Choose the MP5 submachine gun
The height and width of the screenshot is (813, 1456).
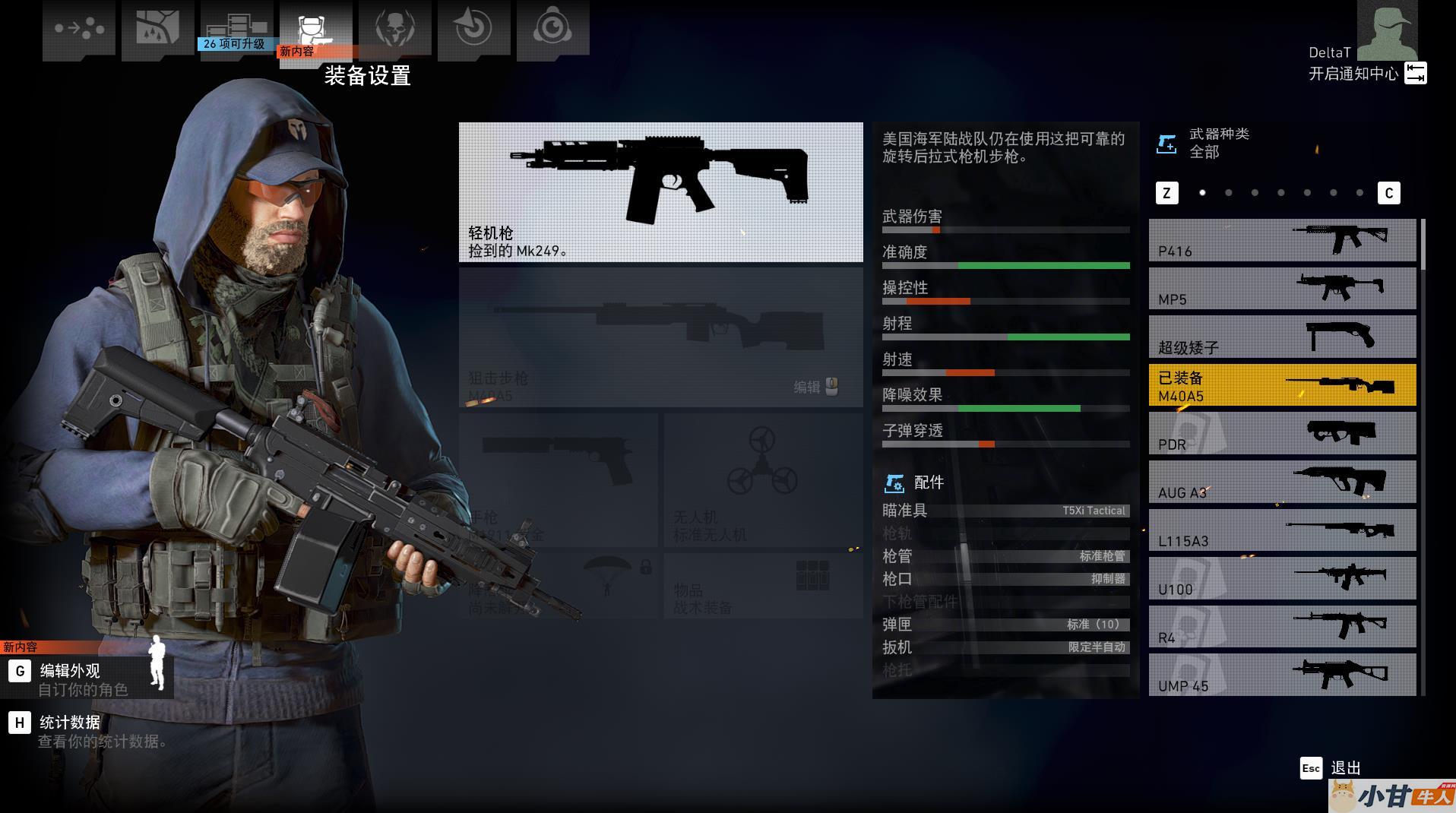click(1282, 289)
